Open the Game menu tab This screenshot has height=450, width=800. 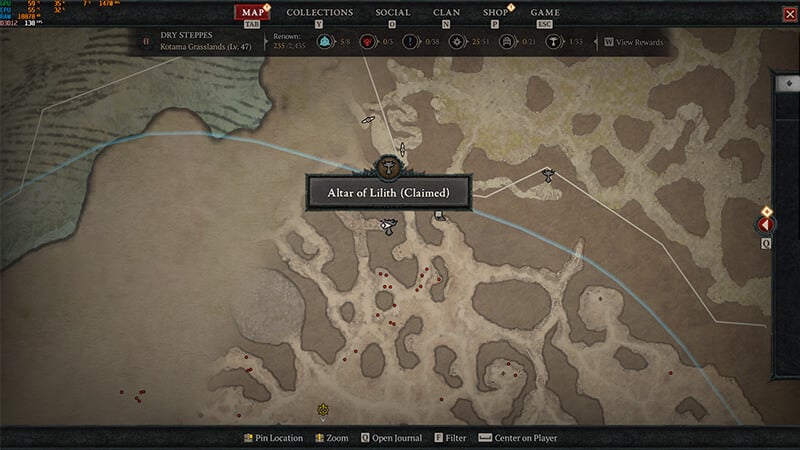(545, 13)
